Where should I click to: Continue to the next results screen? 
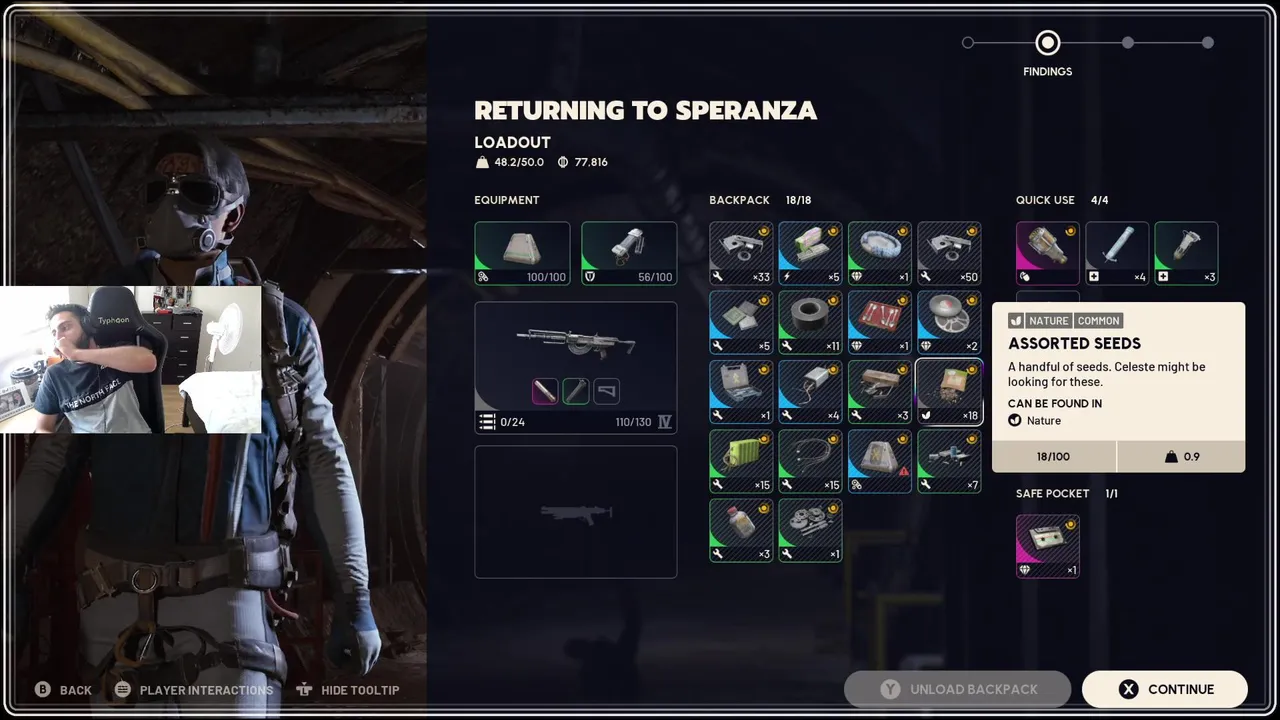(x=1164, y=689)
